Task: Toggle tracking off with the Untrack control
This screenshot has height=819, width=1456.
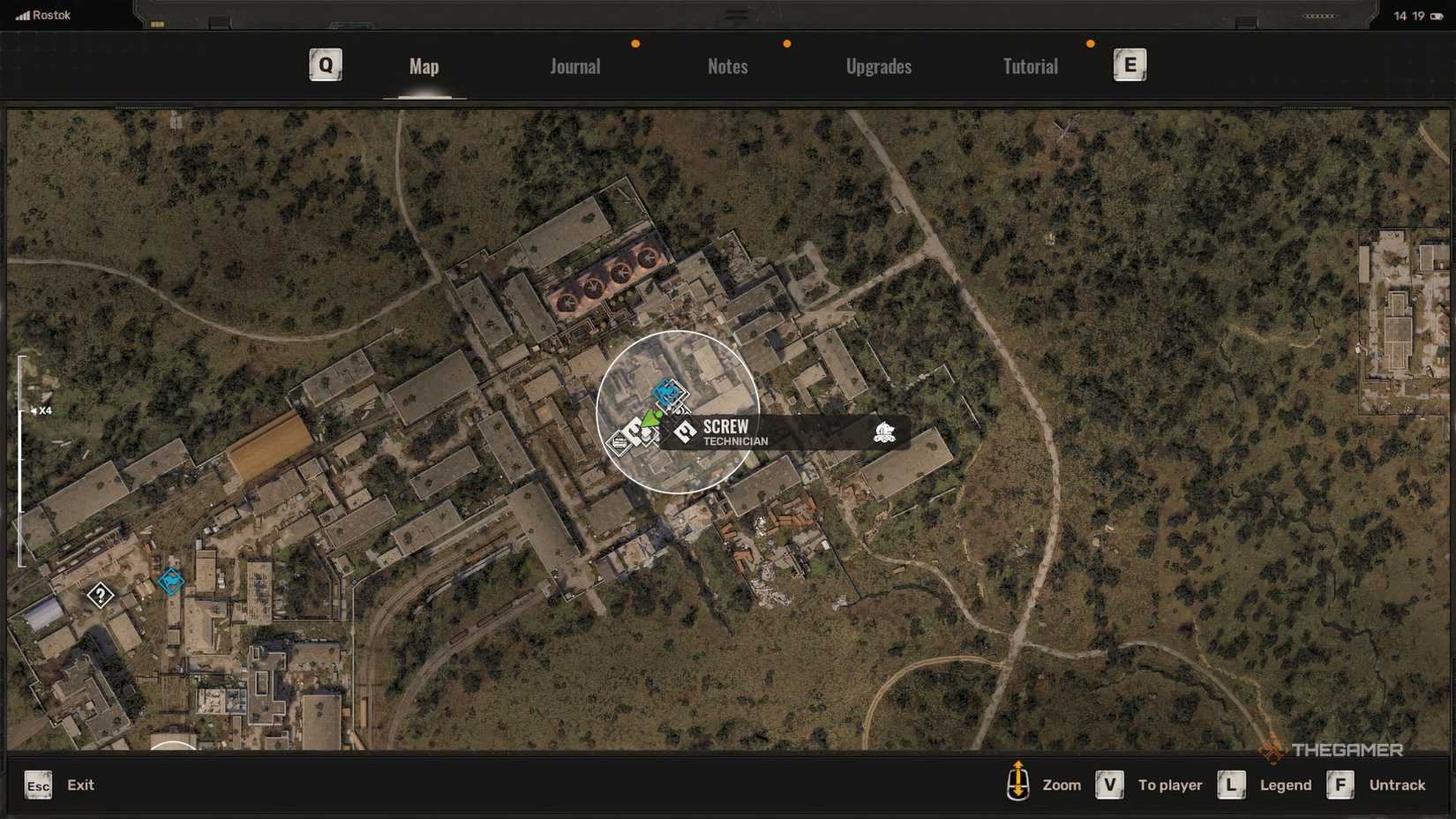Action: point(1397,785)
